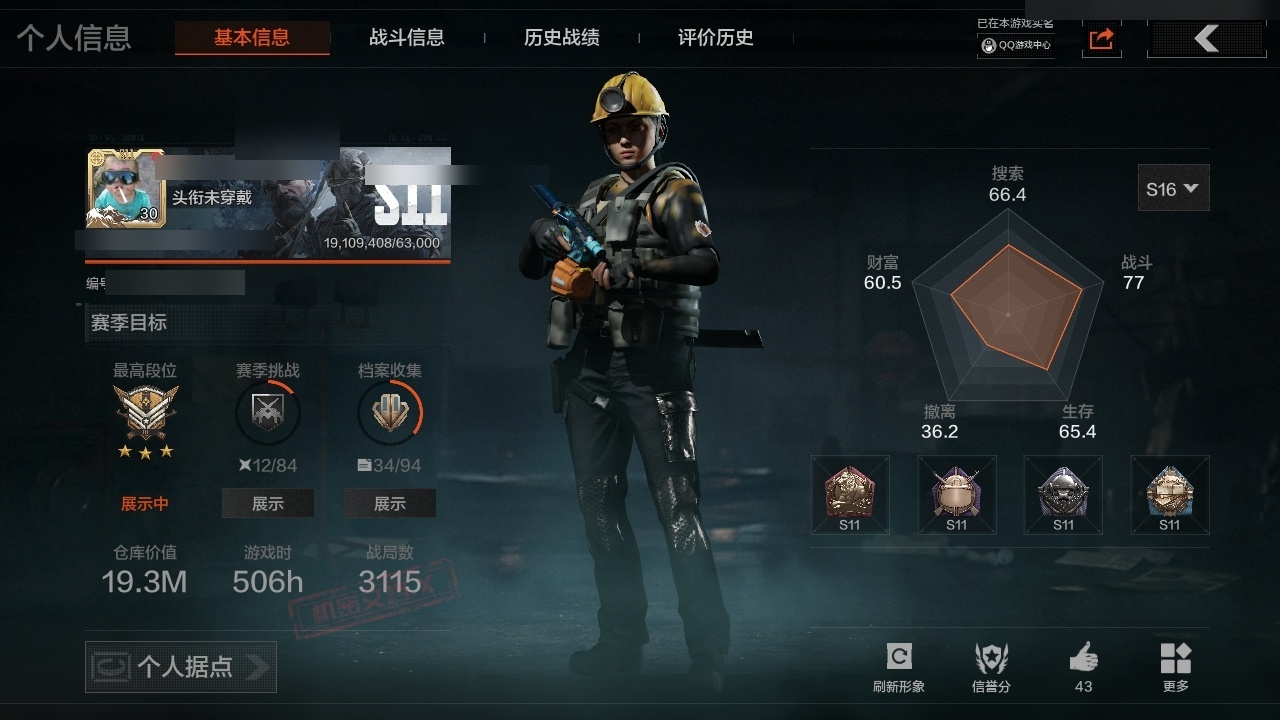
Task: Open the 战斗信息 tab
Action: click(x=407, y=38)
